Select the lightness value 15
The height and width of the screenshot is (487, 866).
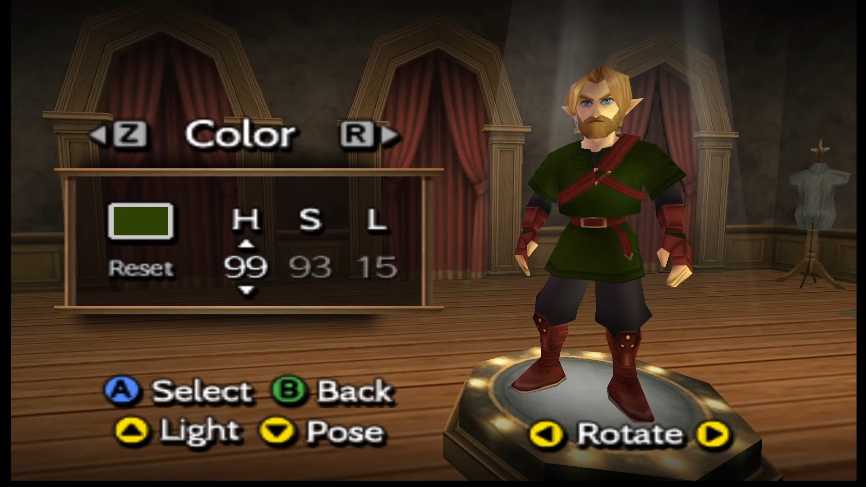tap(377, 267)
